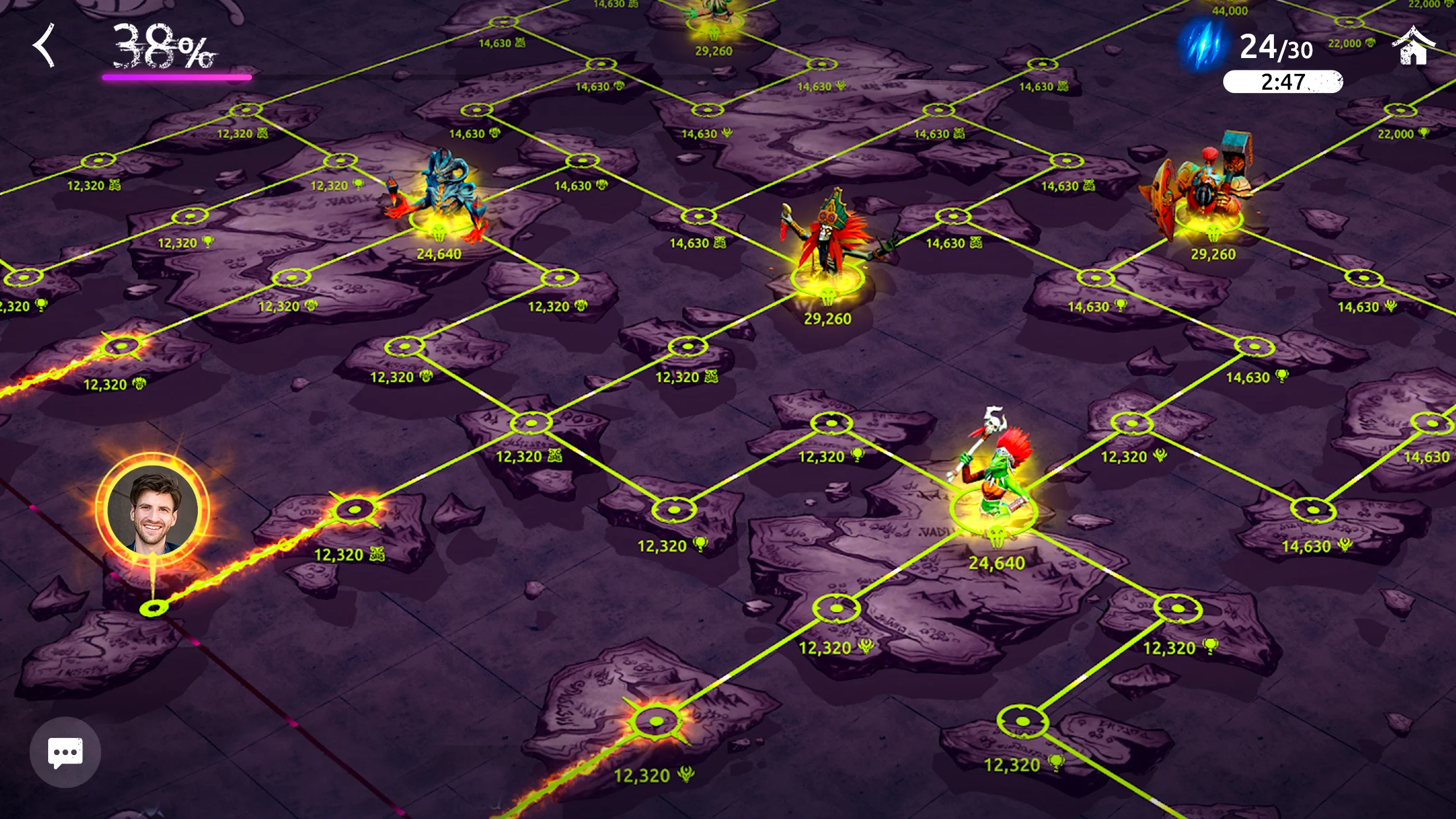Tap the home icon in top-right corner

click(x=1412, y=46)
